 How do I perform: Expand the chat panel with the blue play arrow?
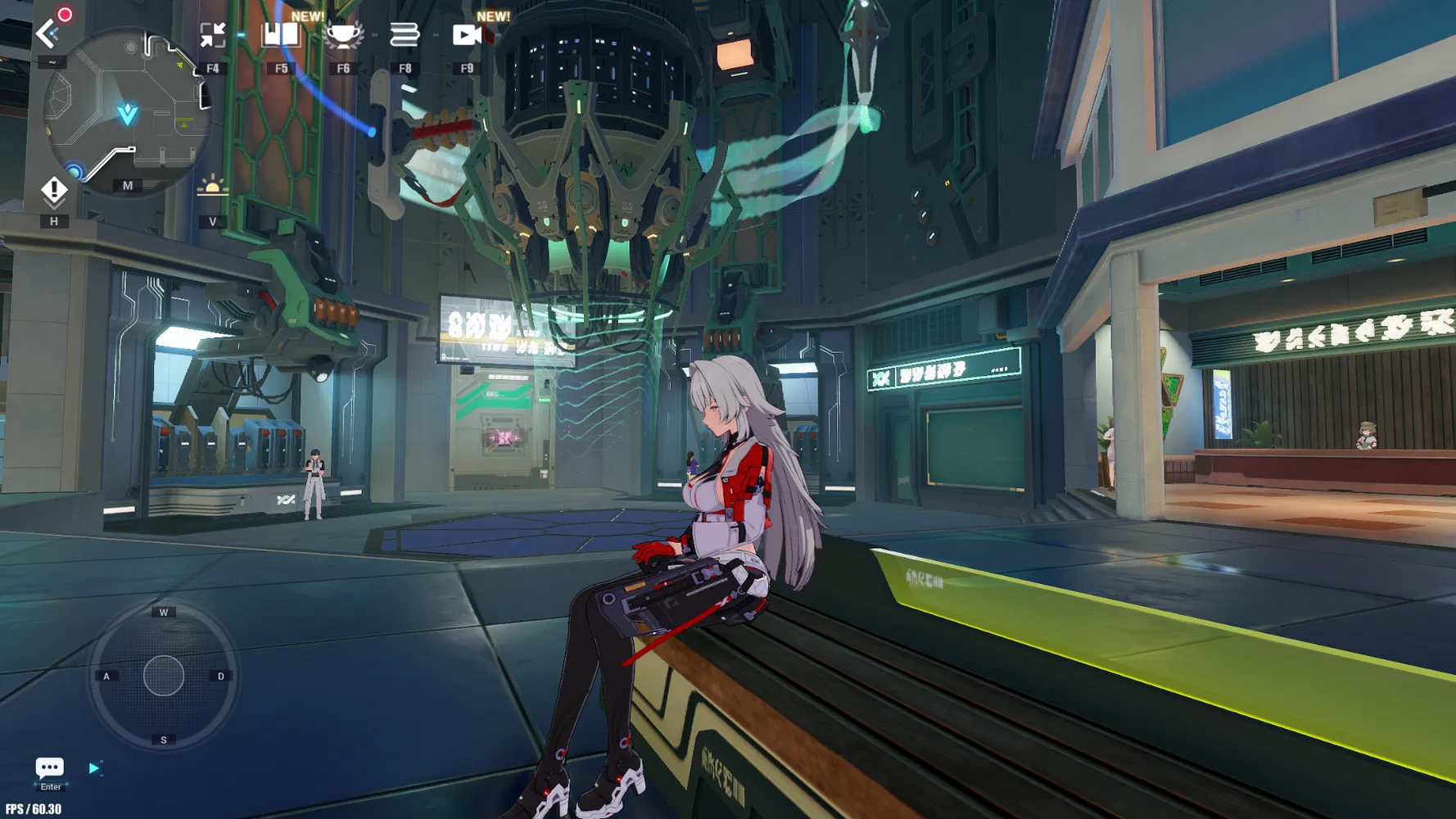tap(96, 768)
